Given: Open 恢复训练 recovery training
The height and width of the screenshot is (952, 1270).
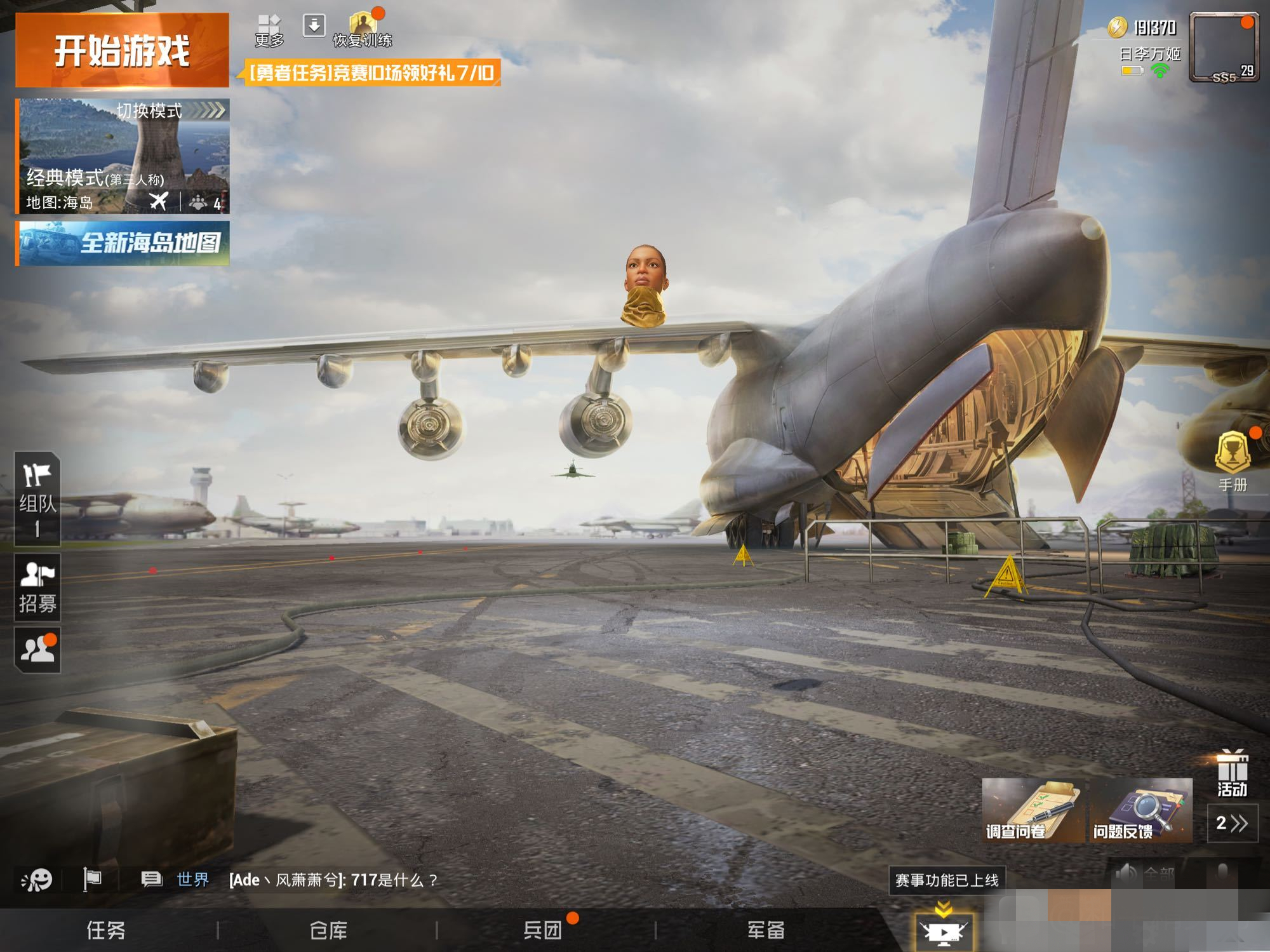Looking at the screenshot, I should coord(363,30).
